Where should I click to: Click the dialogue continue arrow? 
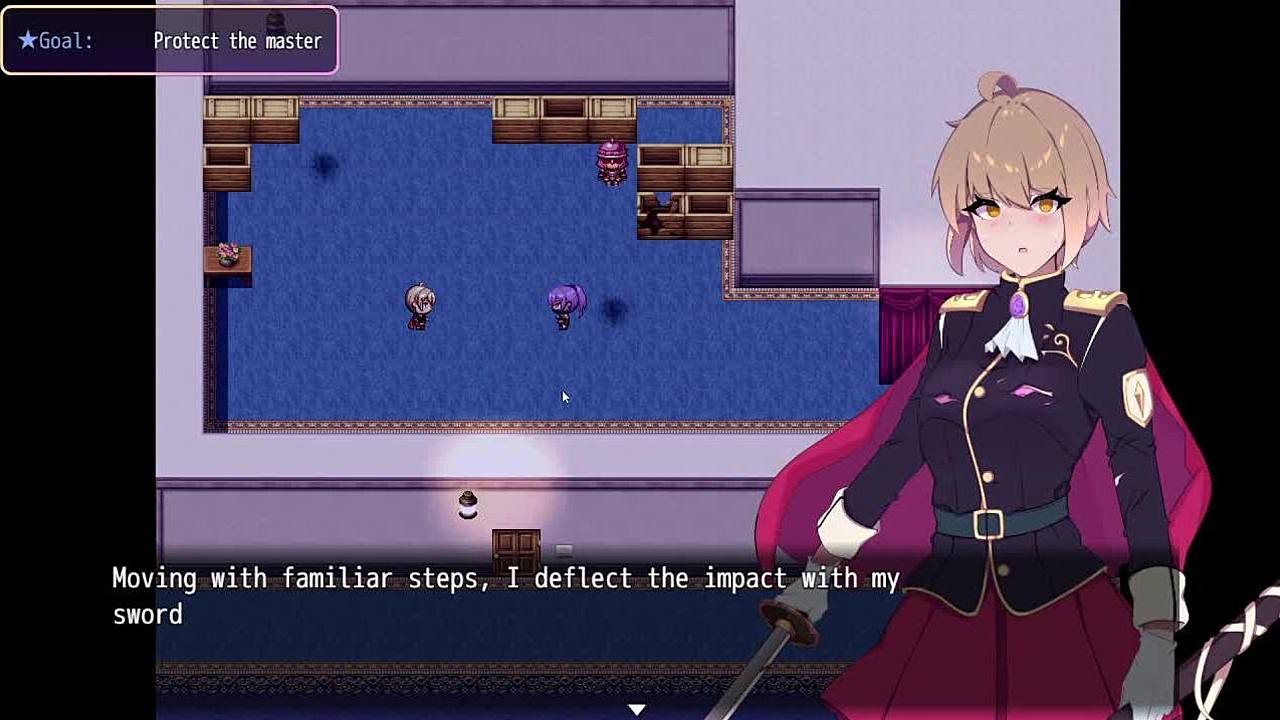[637, 709]
